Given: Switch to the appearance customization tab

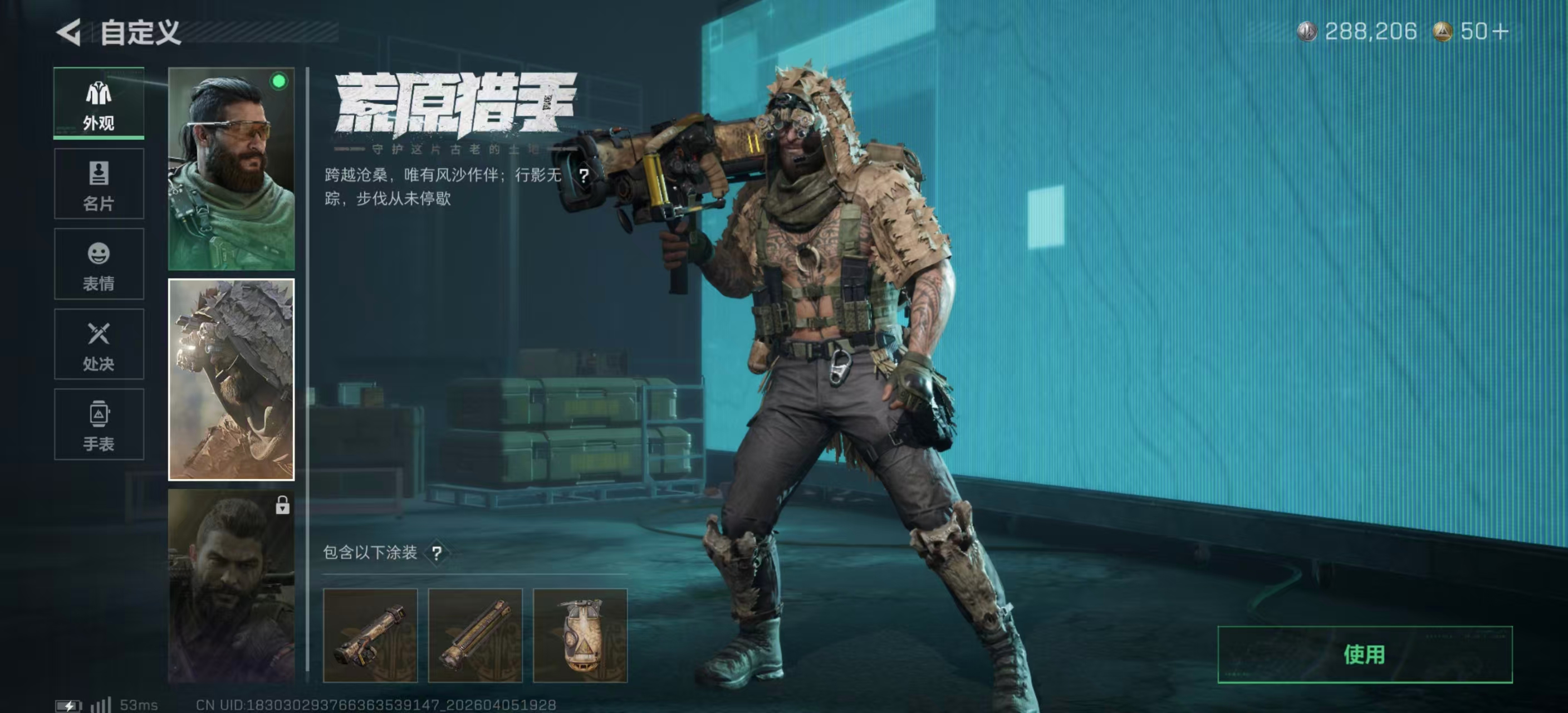Looking at the screenshot, I should (x=99, y=104).
